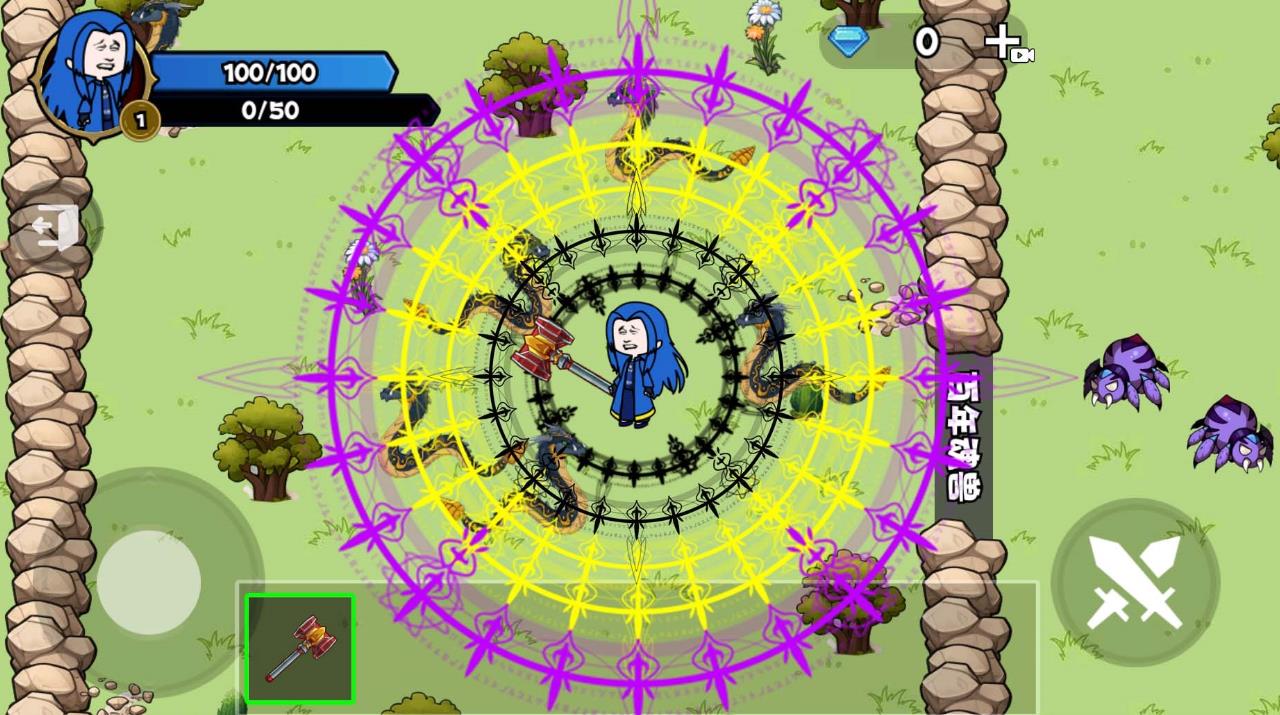Click the exit door icon

pos(54,227)
